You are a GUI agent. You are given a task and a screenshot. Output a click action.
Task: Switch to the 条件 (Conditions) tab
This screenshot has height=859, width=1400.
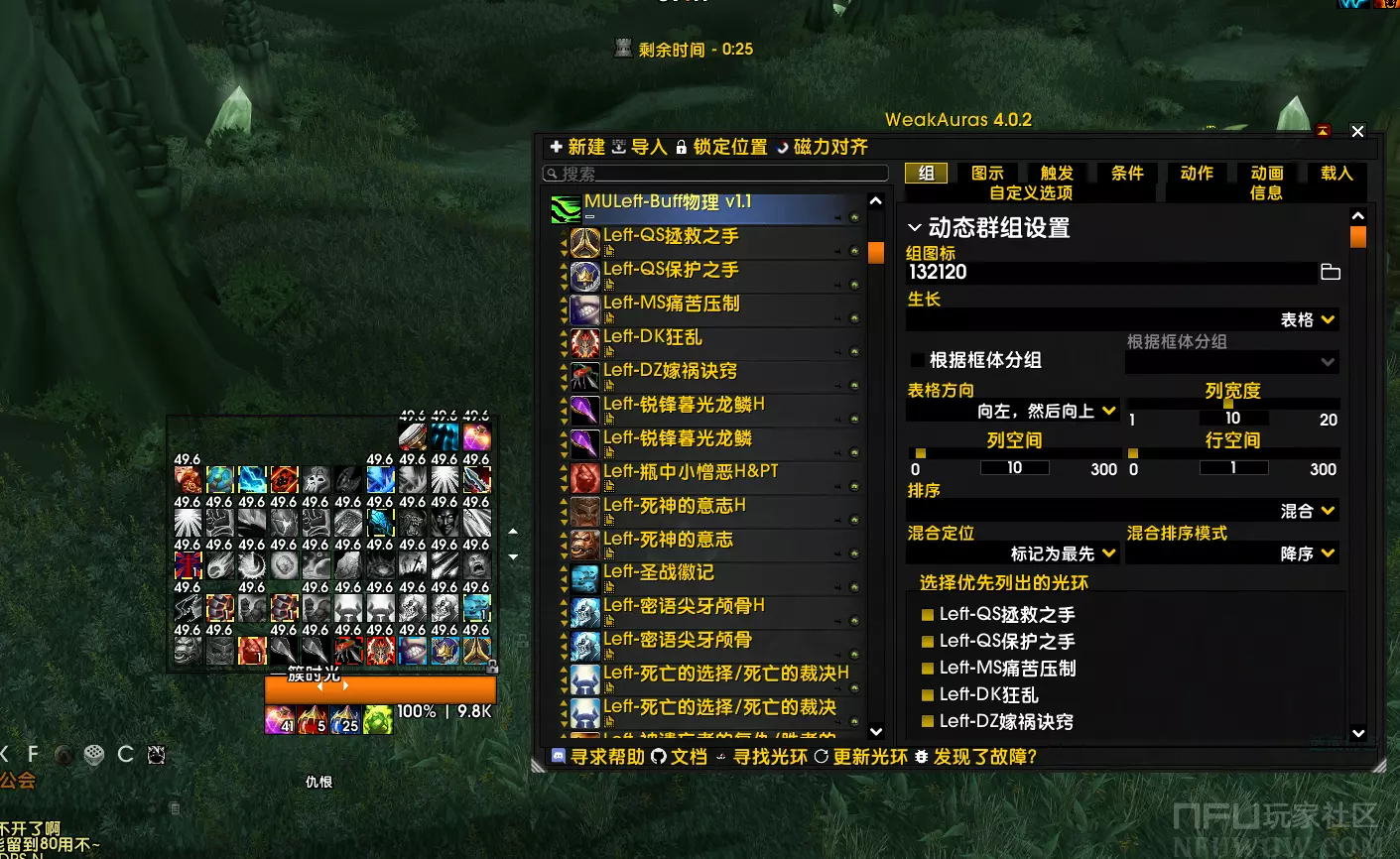point(1127,174)
